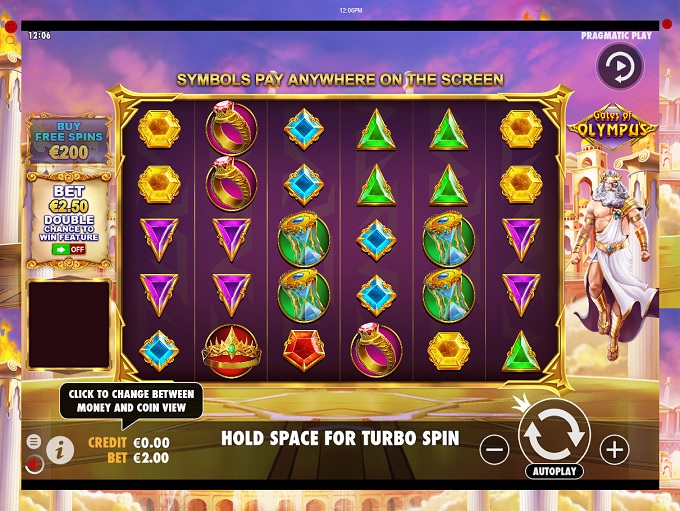Viewport: 680px width, 511px height.
Task: Open the Autoplay options
Action: pos(554,471)
